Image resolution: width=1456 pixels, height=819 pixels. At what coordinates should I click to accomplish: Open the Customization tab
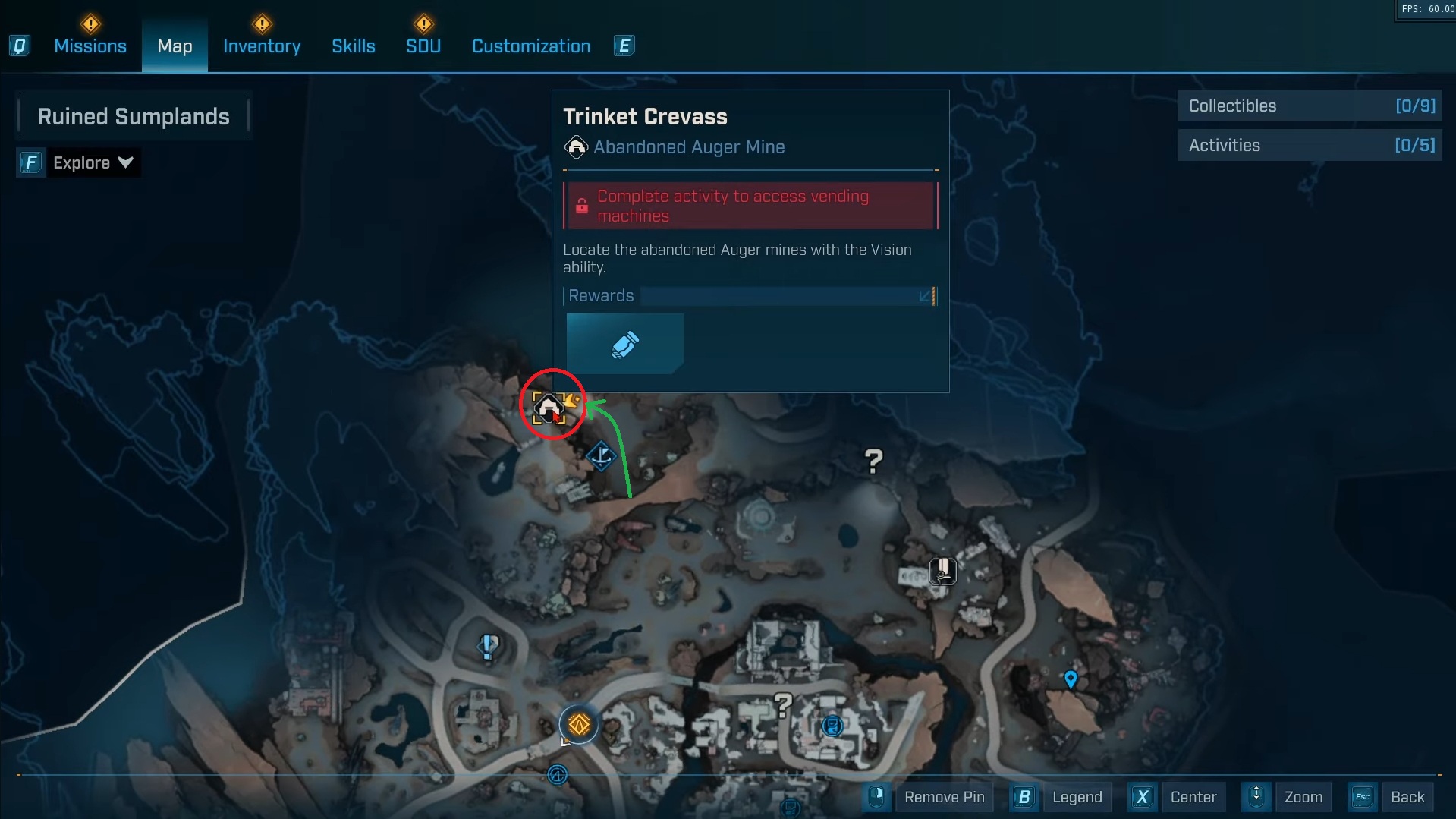click(531, 46)
